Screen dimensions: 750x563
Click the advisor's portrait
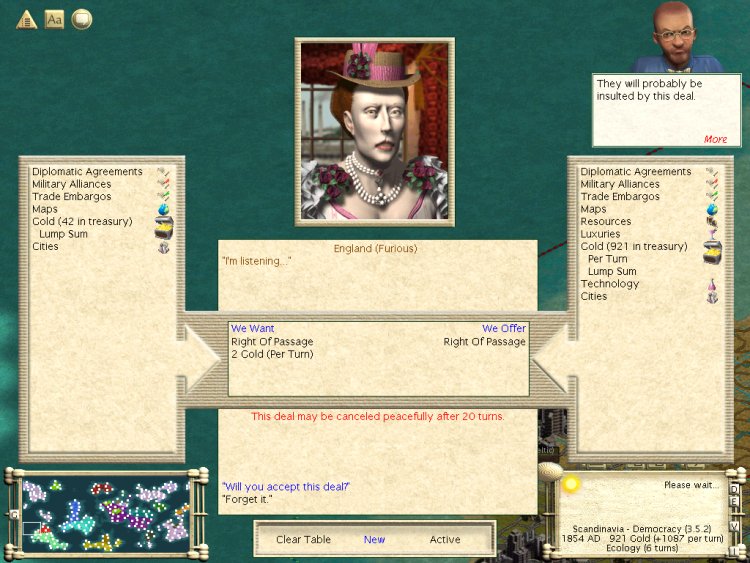point(687,36)
